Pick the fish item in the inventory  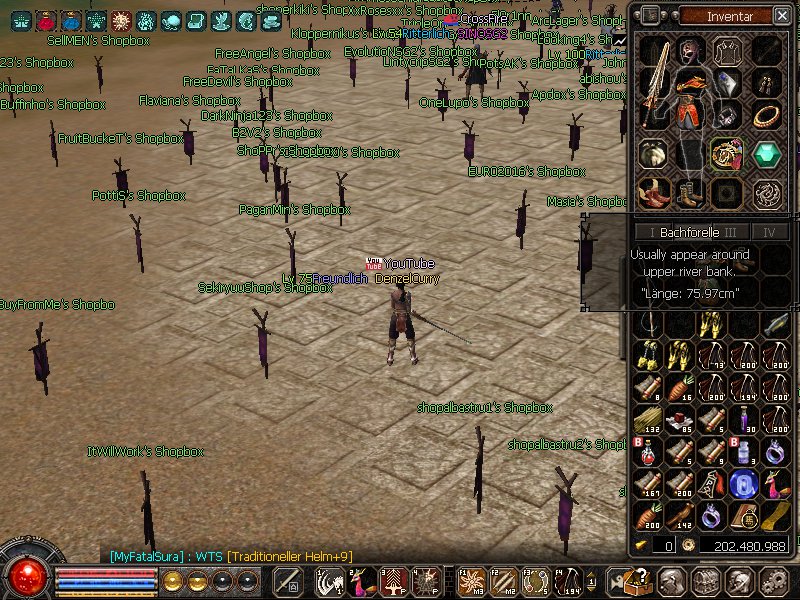(x=775, y=324)
